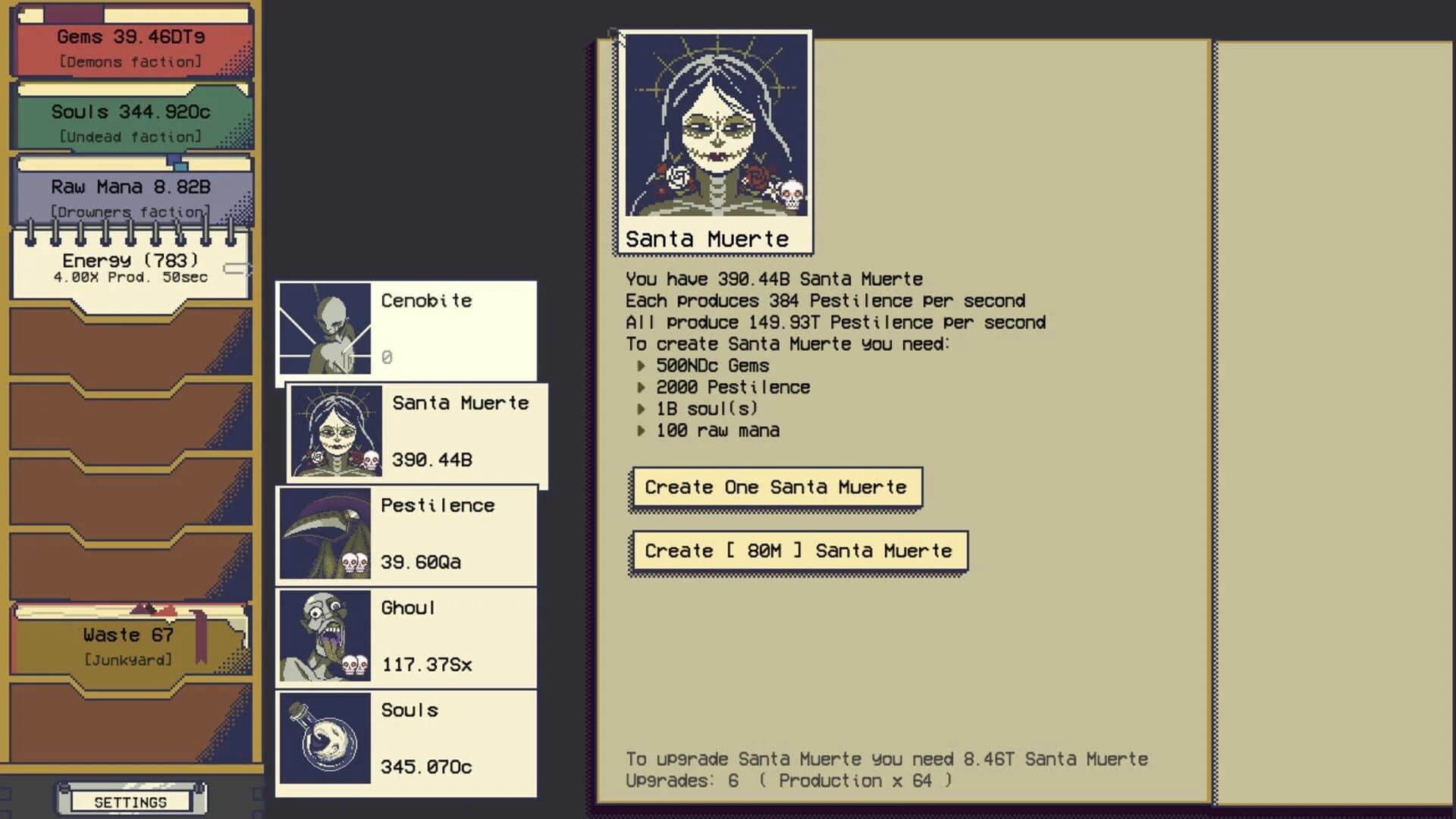Select the Cenobite unit portrait
The image size is (1456, 819).
[x=326, y=330]
